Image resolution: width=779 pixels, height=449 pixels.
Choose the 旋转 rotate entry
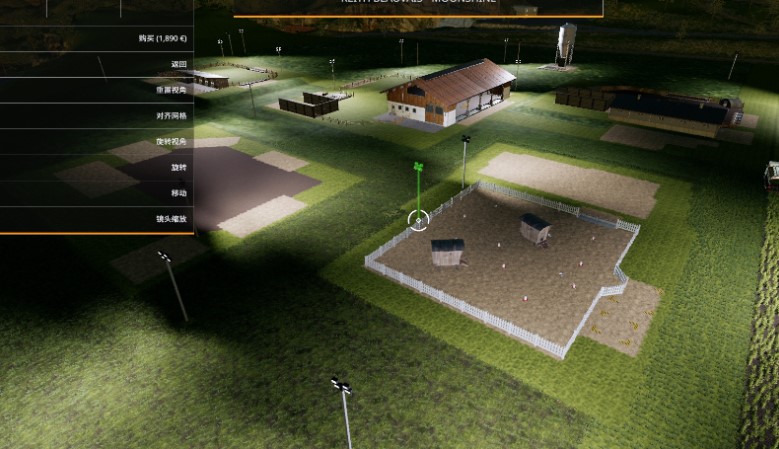coord(178,168)
